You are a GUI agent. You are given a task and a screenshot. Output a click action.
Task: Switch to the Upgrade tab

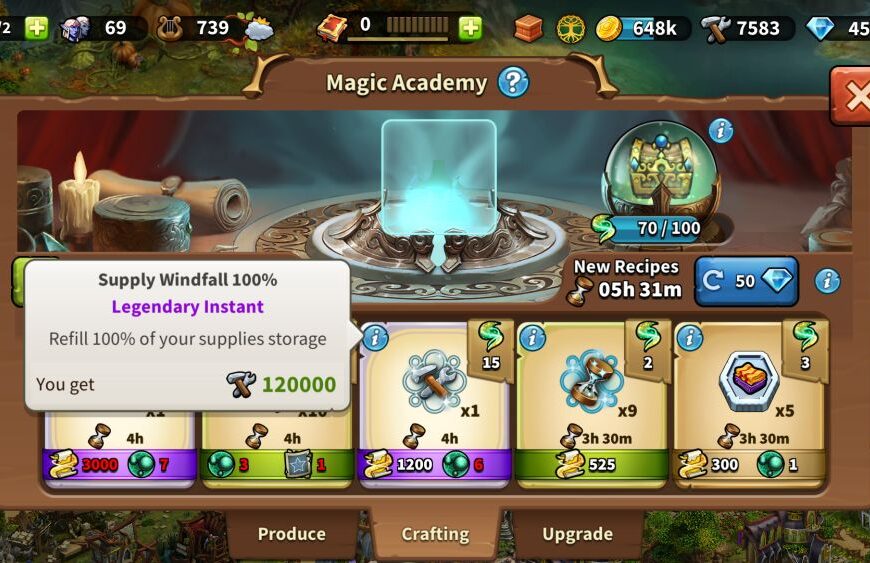(x=577, y=534)
